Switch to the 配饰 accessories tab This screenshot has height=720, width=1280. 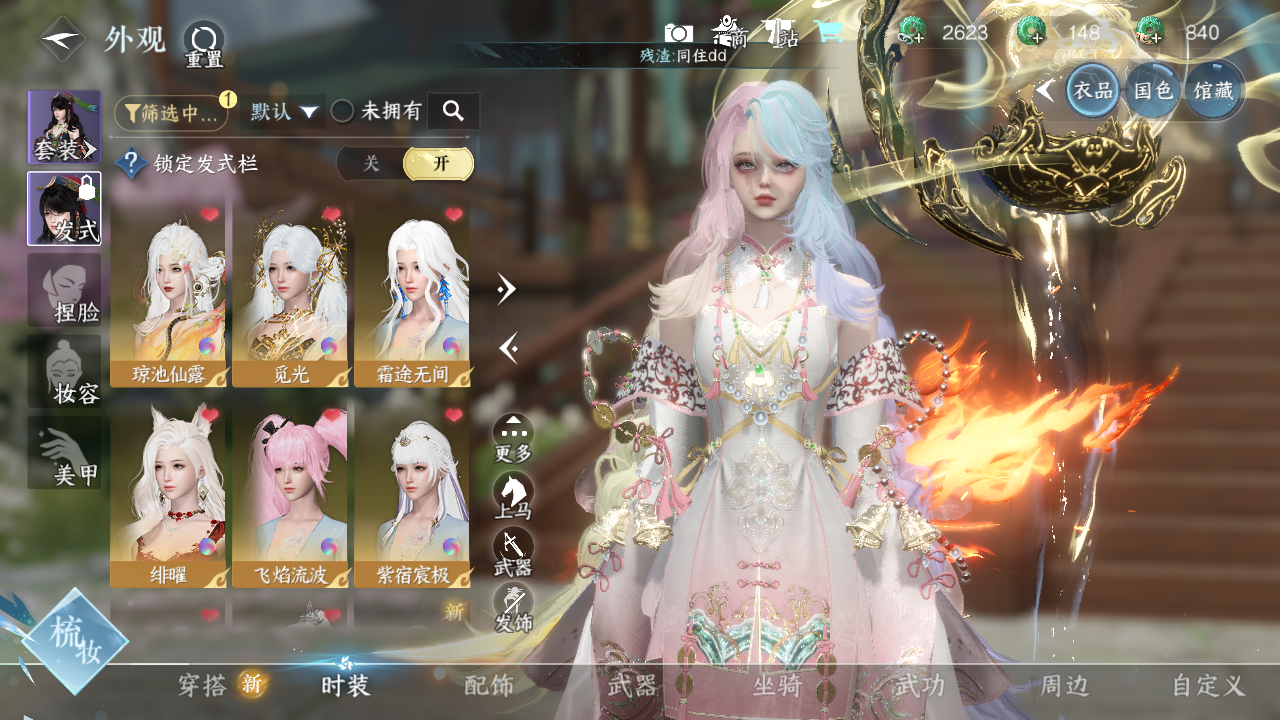[x=489, y=685]
